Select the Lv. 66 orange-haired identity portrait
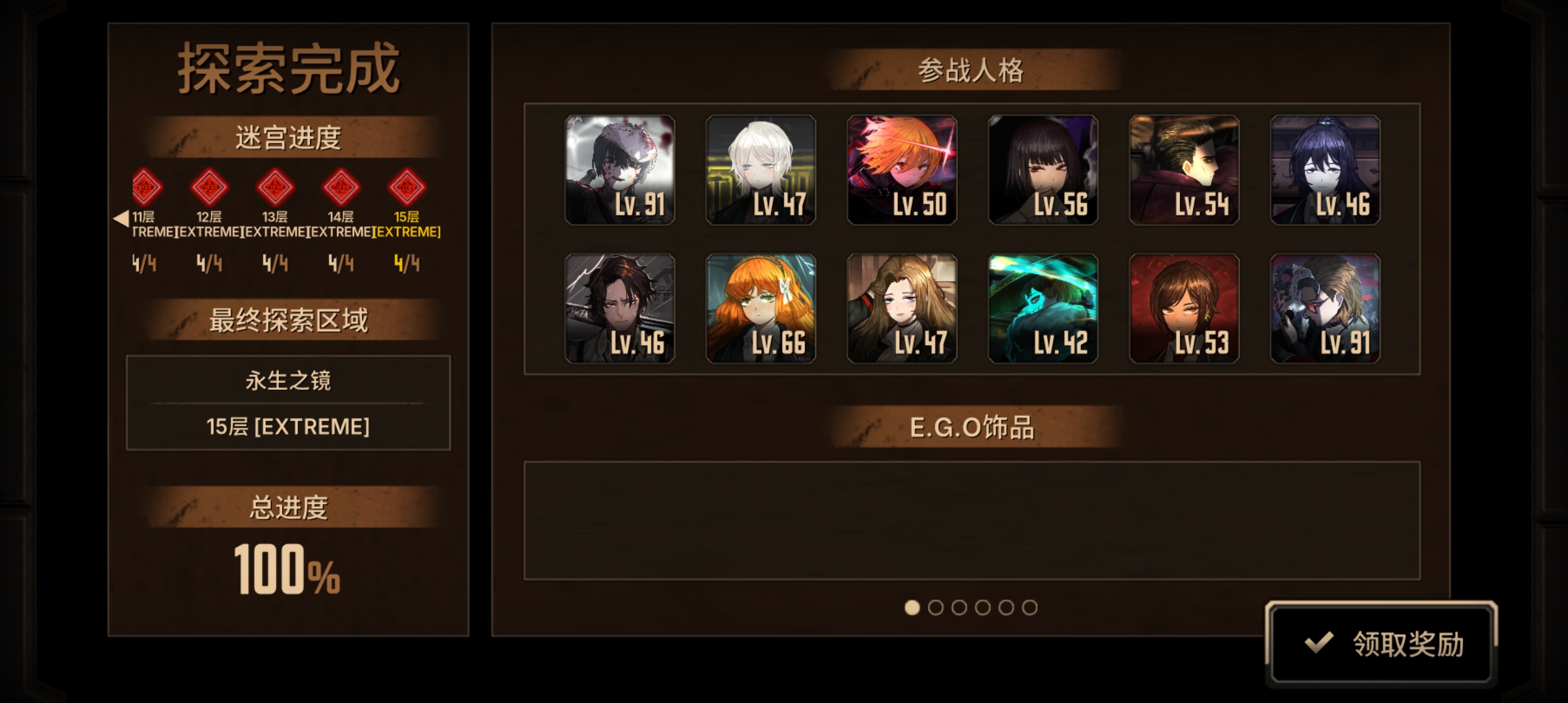Viewport: 1568px width, 703px height. (761, 309)
